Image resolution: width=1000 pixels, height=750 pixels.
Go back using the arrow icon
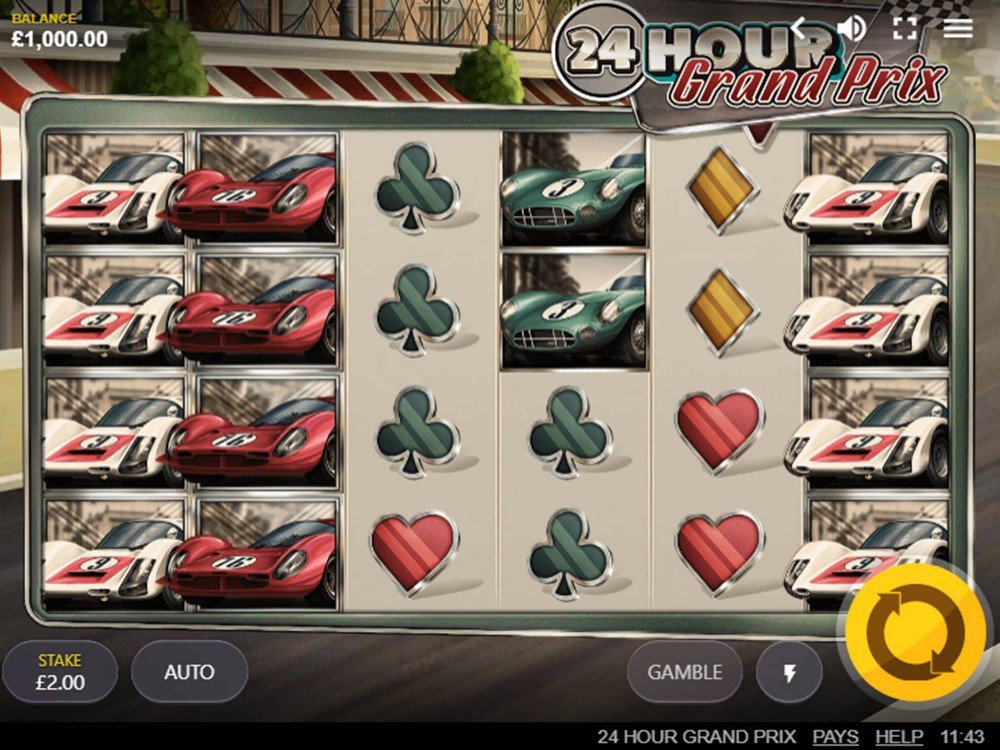click(x=801, y=27)
